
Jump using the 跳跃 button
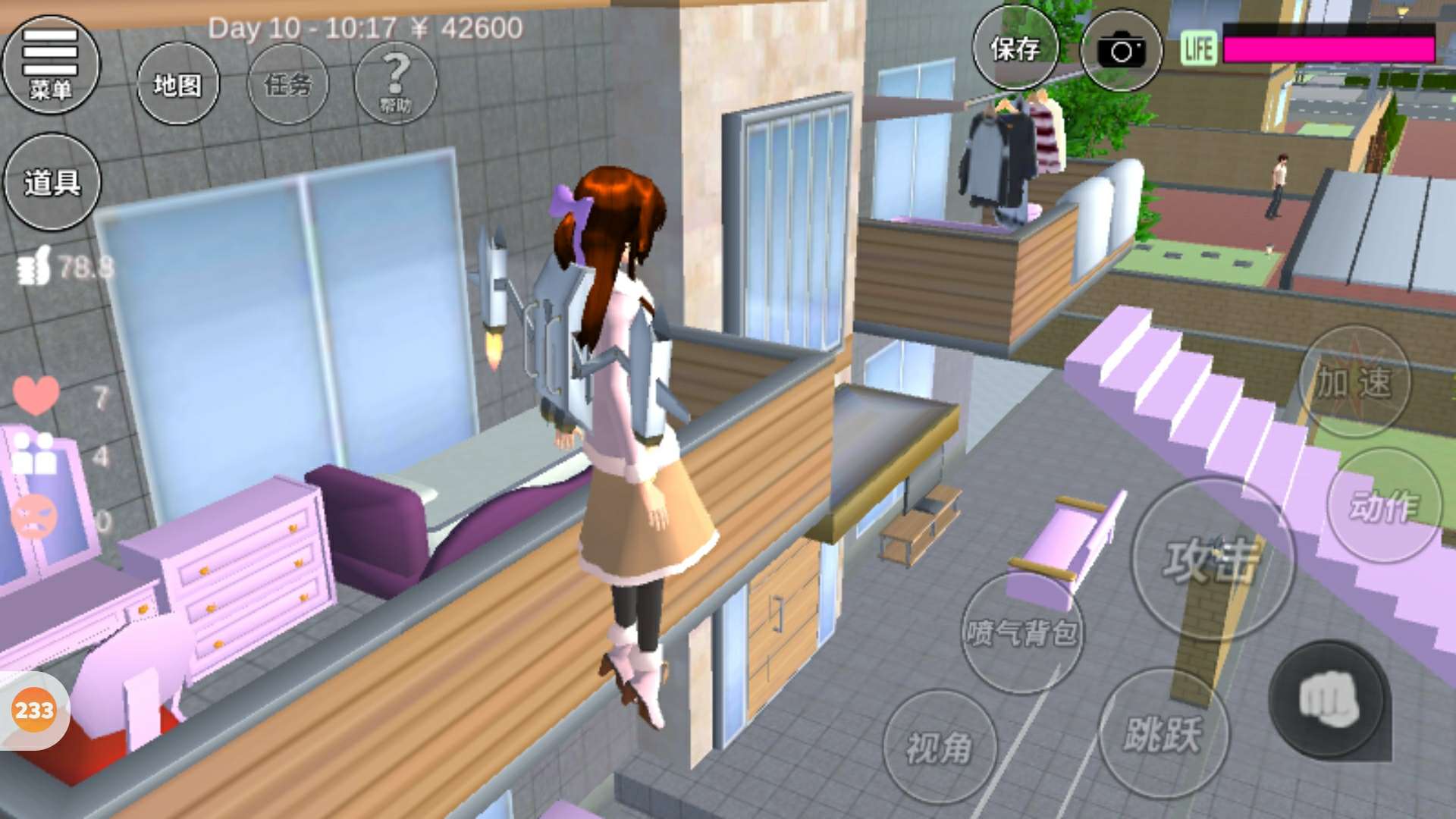1163,733
